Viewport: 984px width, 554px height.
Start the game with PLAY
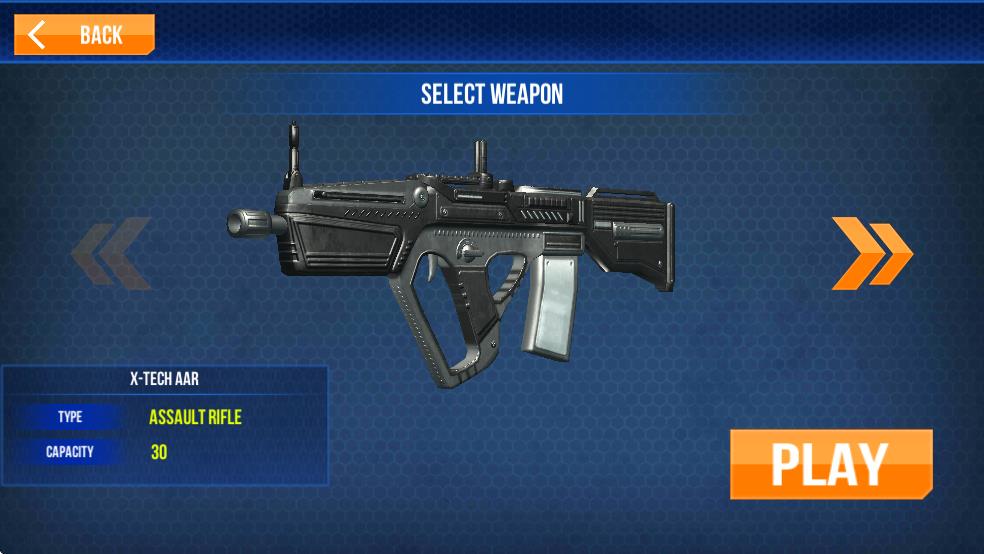coord(831,464)
